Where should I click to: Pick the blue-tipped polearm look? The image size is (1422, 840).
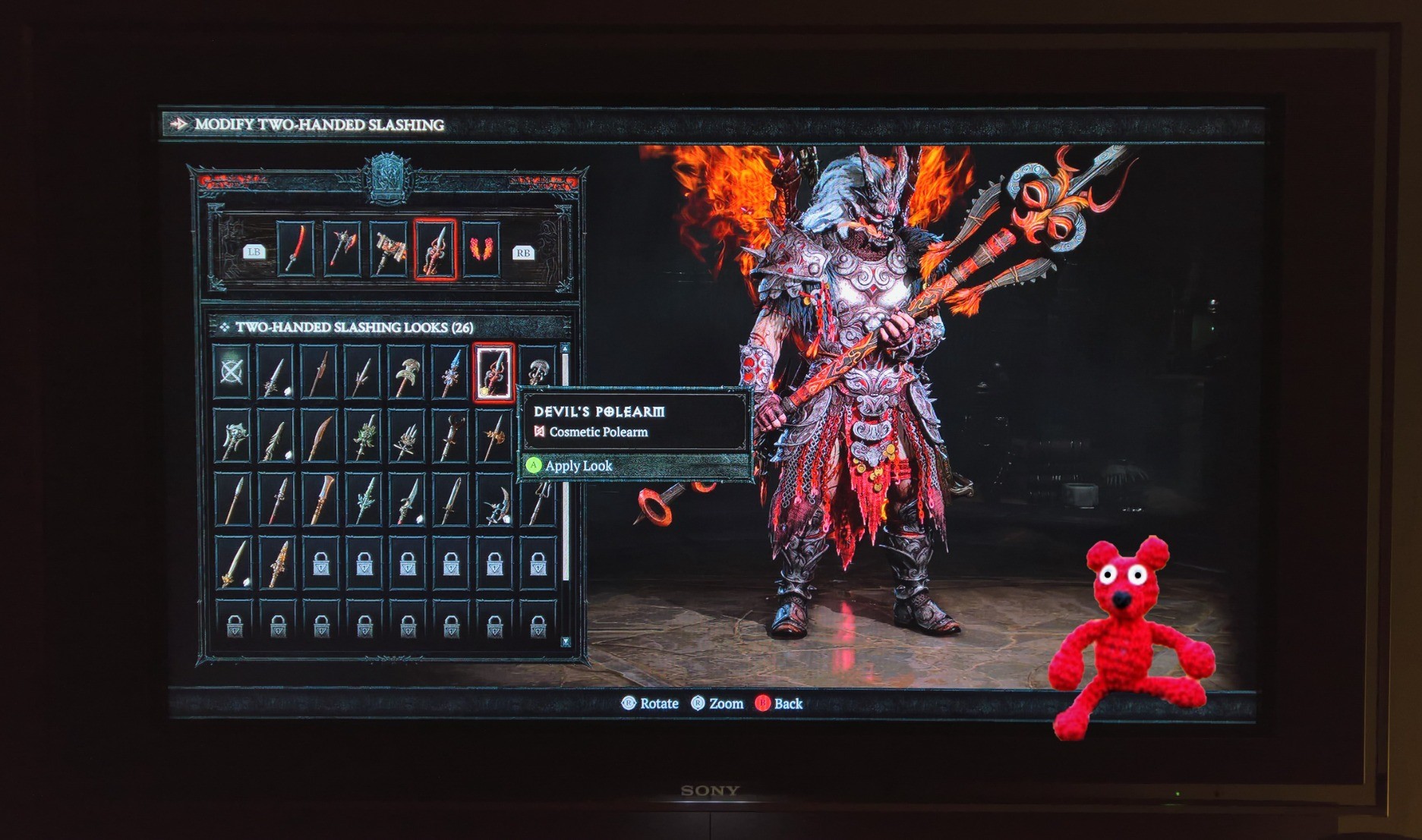click(450, 372)
